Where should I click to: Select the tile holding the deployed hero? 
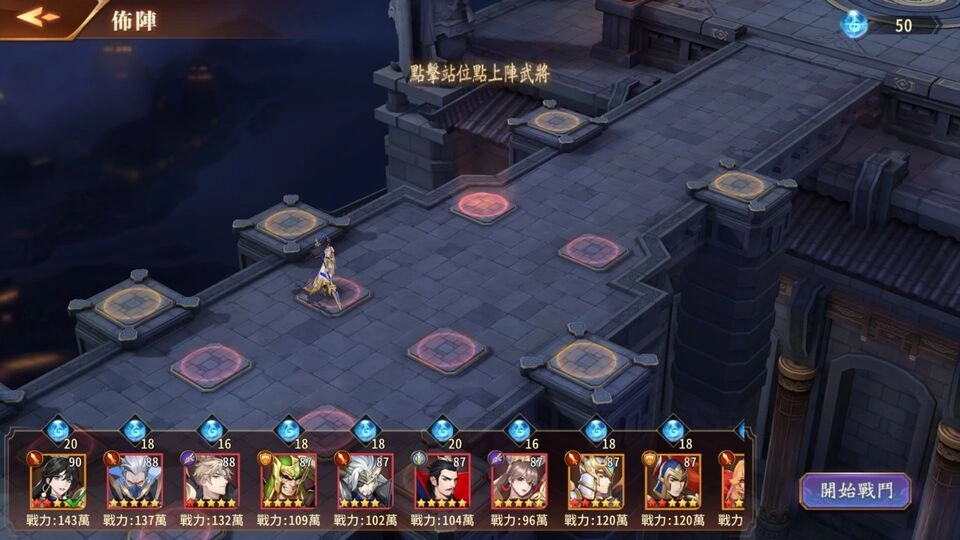click(x=333, y=295)
